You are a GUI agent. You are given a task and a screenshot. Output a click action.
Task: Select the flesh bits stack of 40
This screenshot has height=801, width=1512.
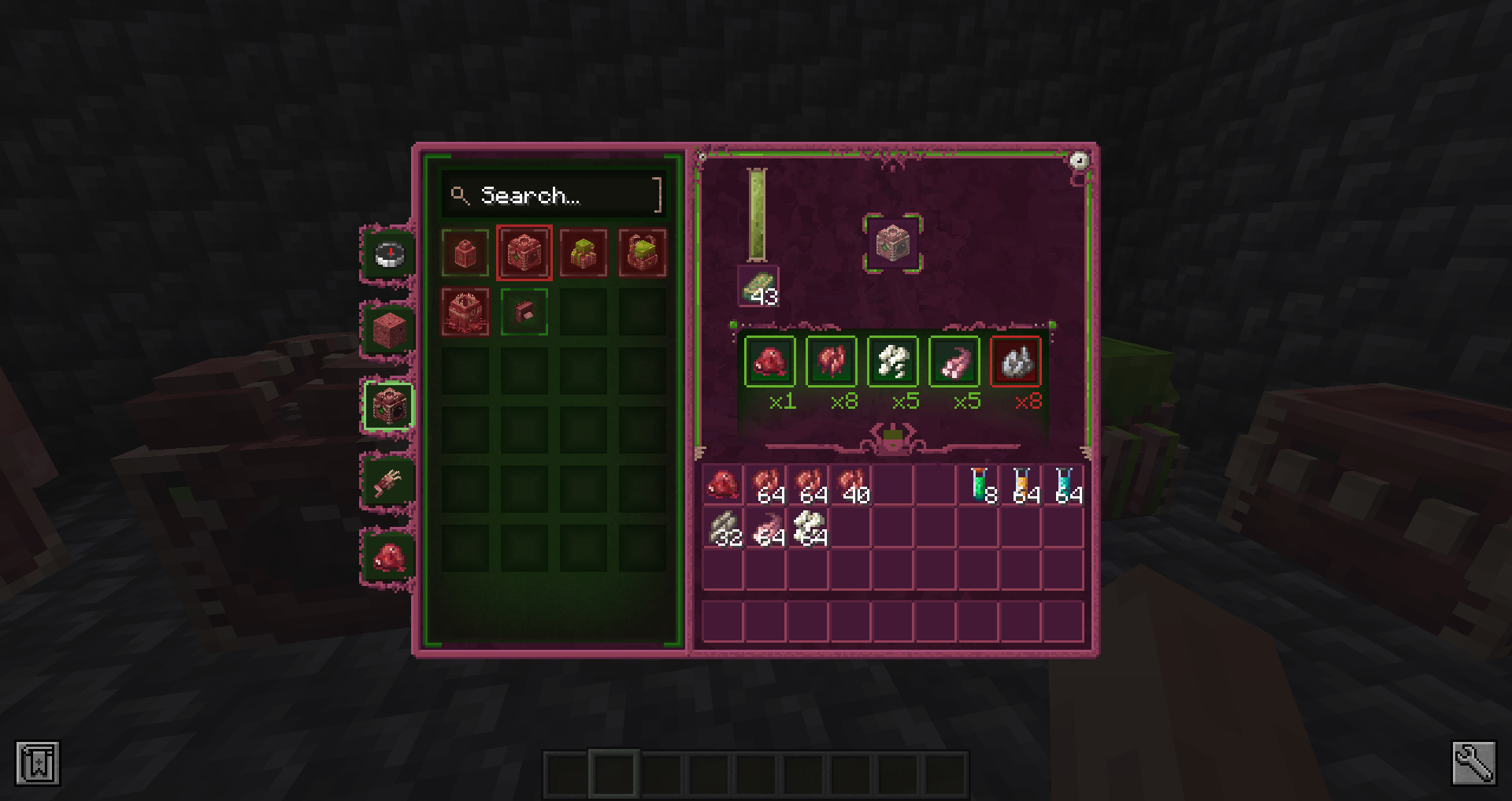tap(851, 484)
